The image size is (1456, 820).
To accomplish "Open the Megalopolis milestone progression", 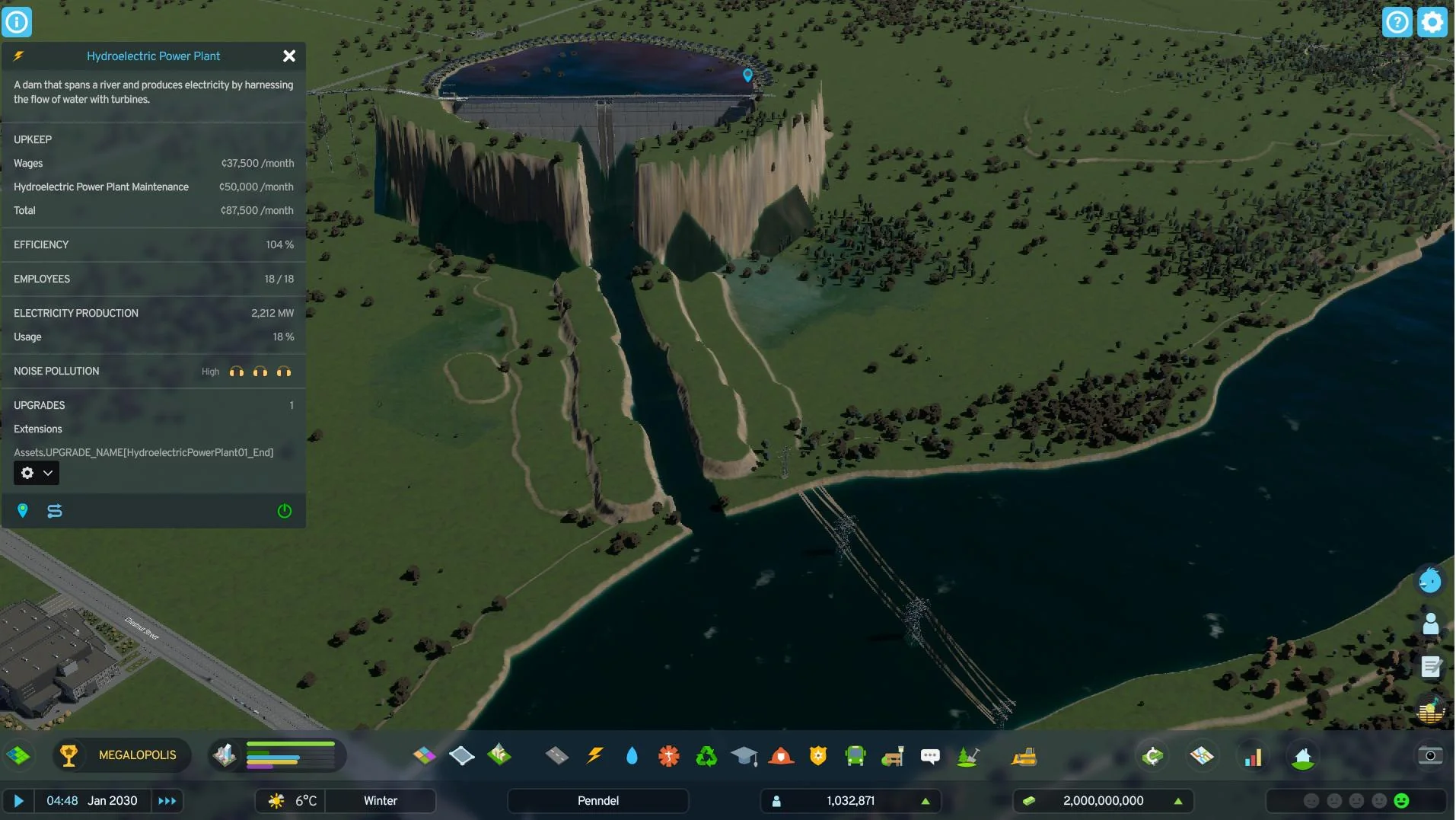I will click(x=123, y=755).
